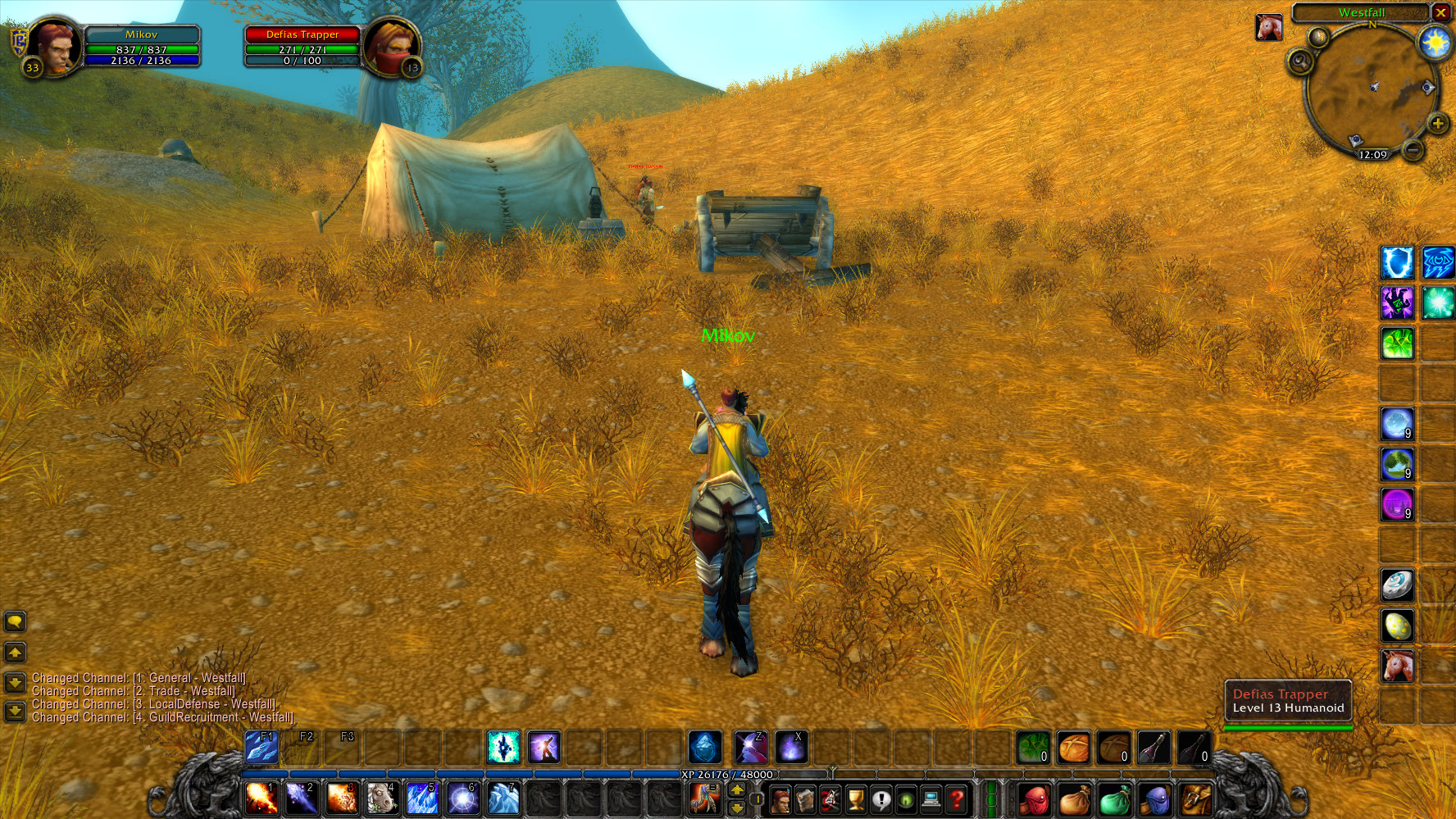This screenshot has width=1456, height=819.
Task: Open the spellbook from the micro menu
Action: [806, 800]
